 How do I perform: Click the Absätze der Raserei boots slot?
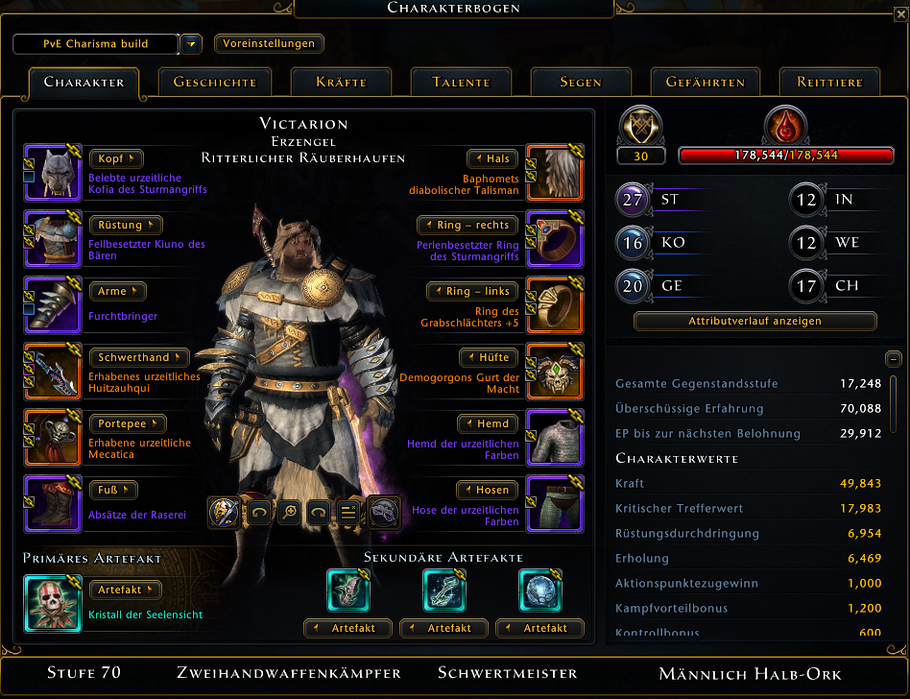coord(53,503)
